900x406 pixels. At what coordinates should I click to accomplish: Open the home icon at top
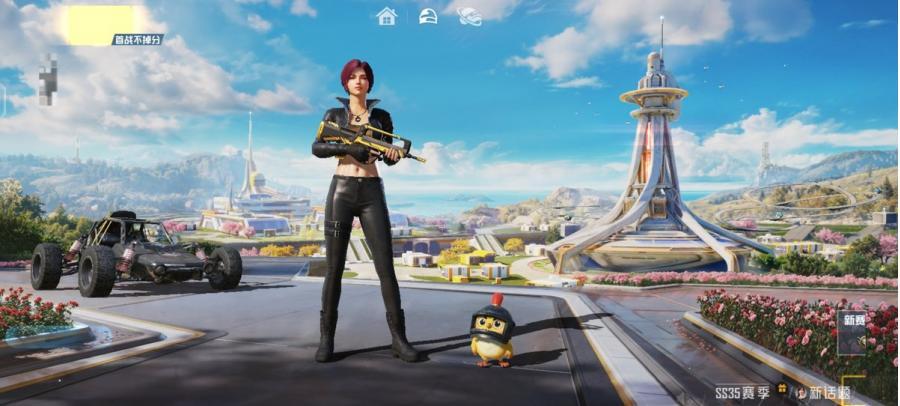[x=387, y=16]
